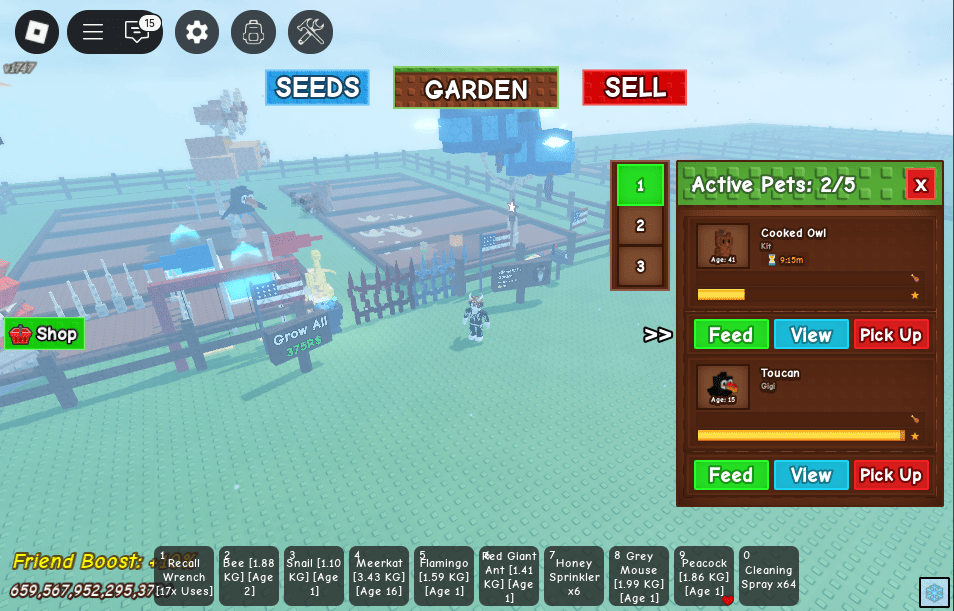Image resolution: width=954 pixels, height=611 pixels.
Task: Feed the Toucan pet
Action: (731, 475)
